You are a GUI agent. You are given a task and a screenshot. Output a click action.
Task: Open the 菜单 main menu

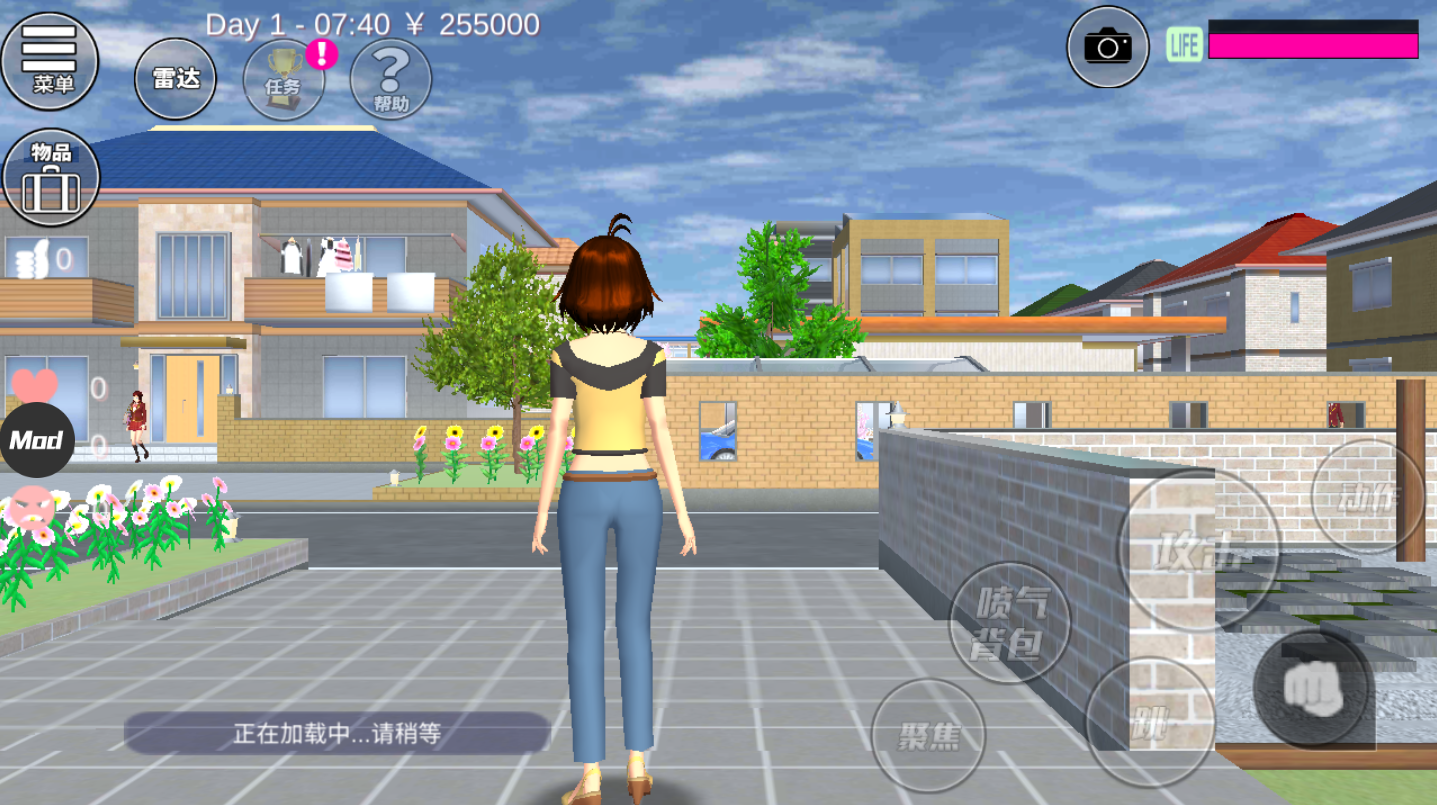pos(51,60)
